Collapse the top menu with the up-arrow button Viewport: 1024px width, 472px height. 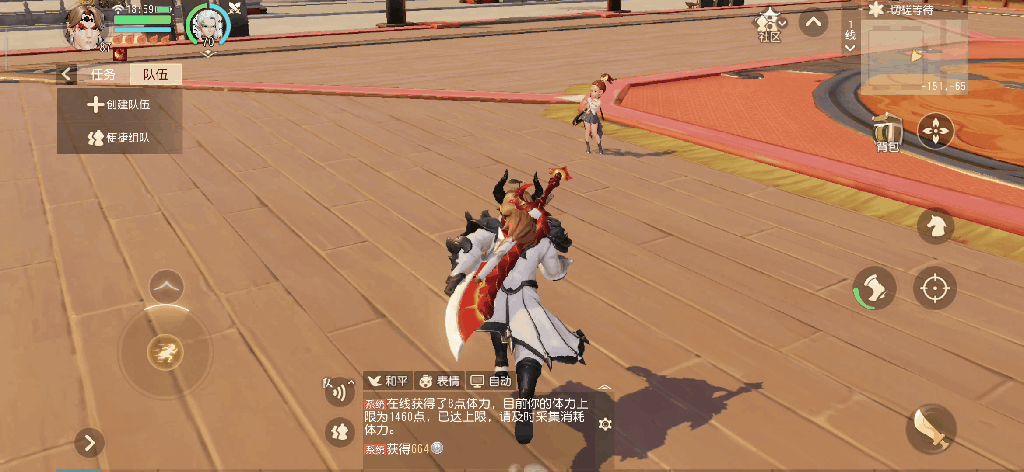coord(814,23)
